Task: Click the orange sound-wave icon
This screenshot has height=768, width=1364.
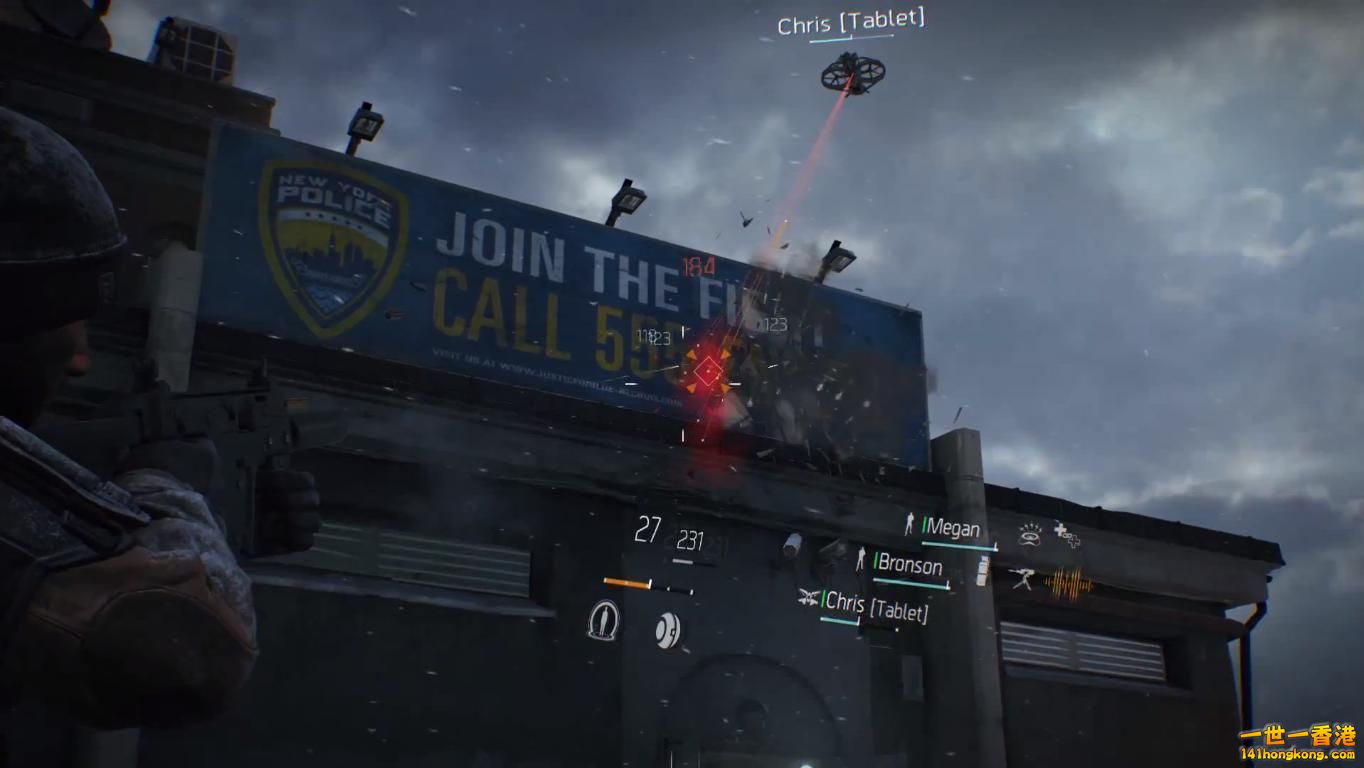Action: [1066, 582]
